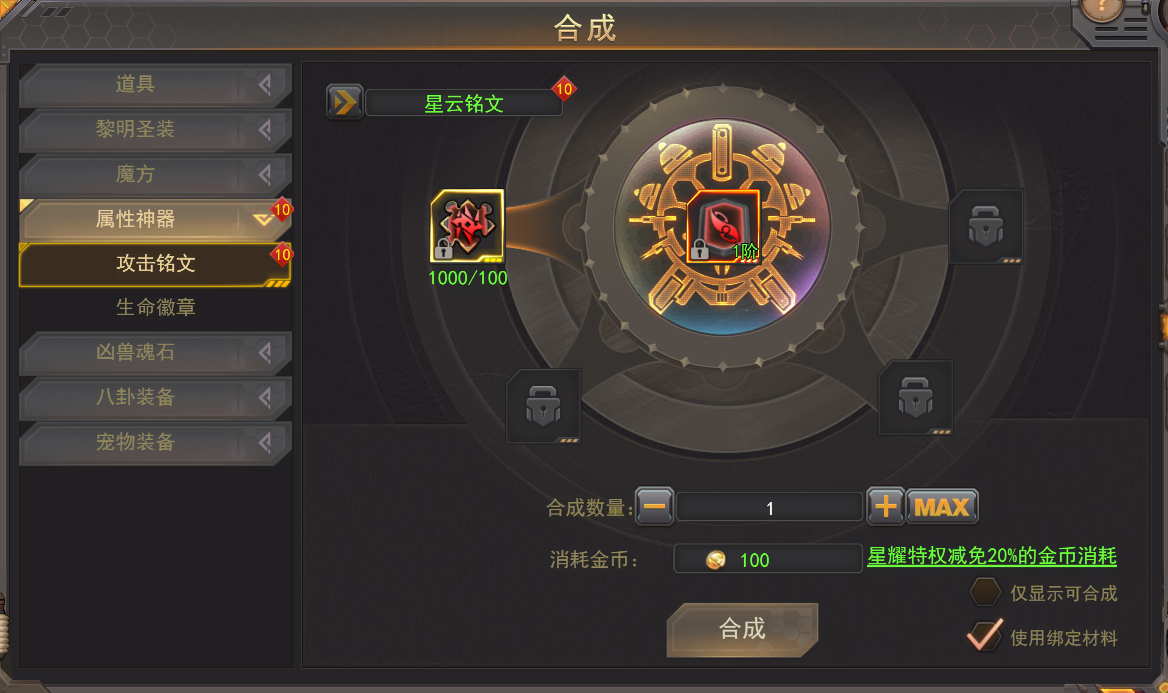Choose the 攻击铭文 sub-entry

(x=155, y=264)
